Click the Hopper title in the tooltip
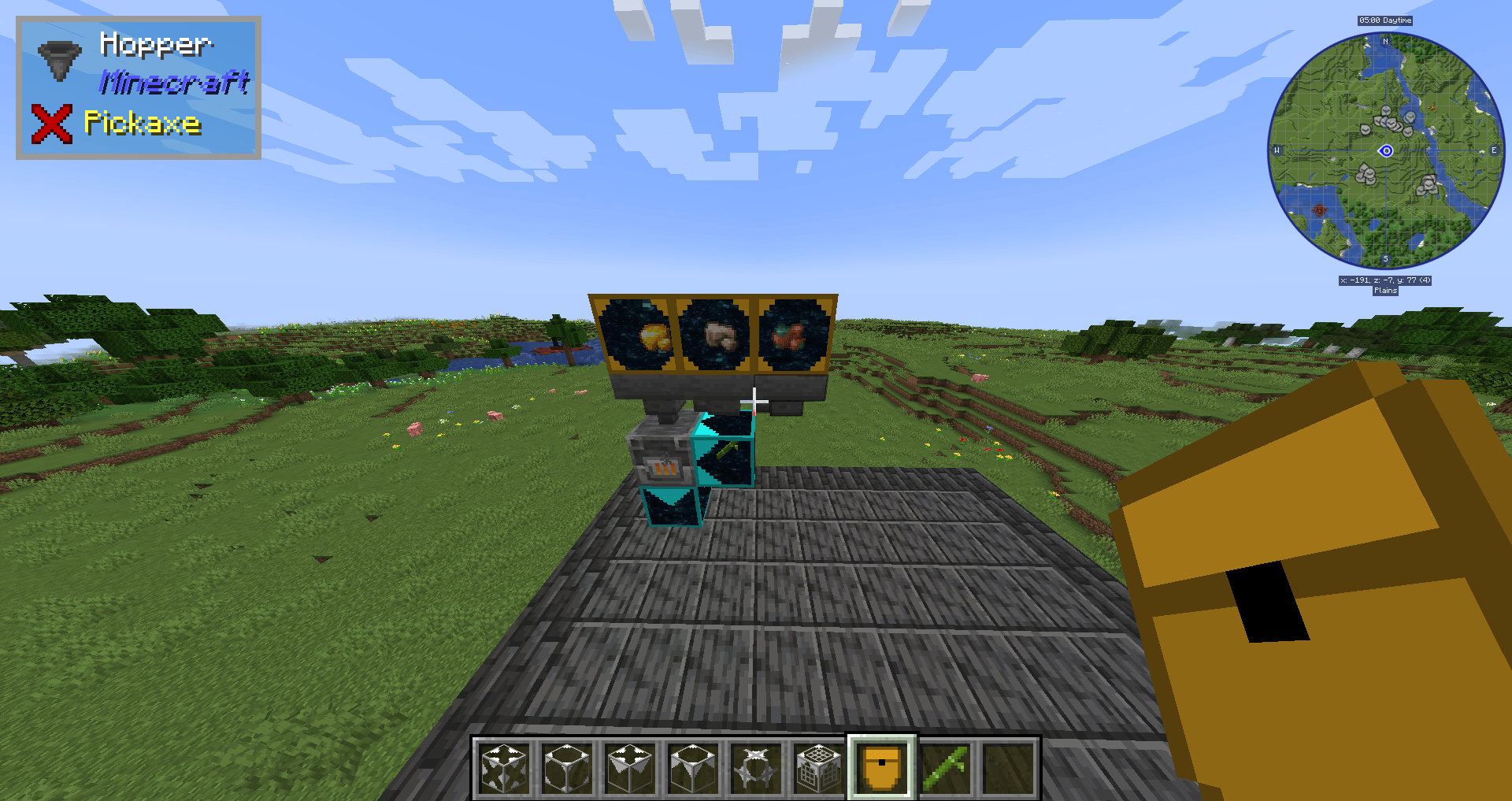Viewport: 1512px width, 801px height. (x=156, y=46)
